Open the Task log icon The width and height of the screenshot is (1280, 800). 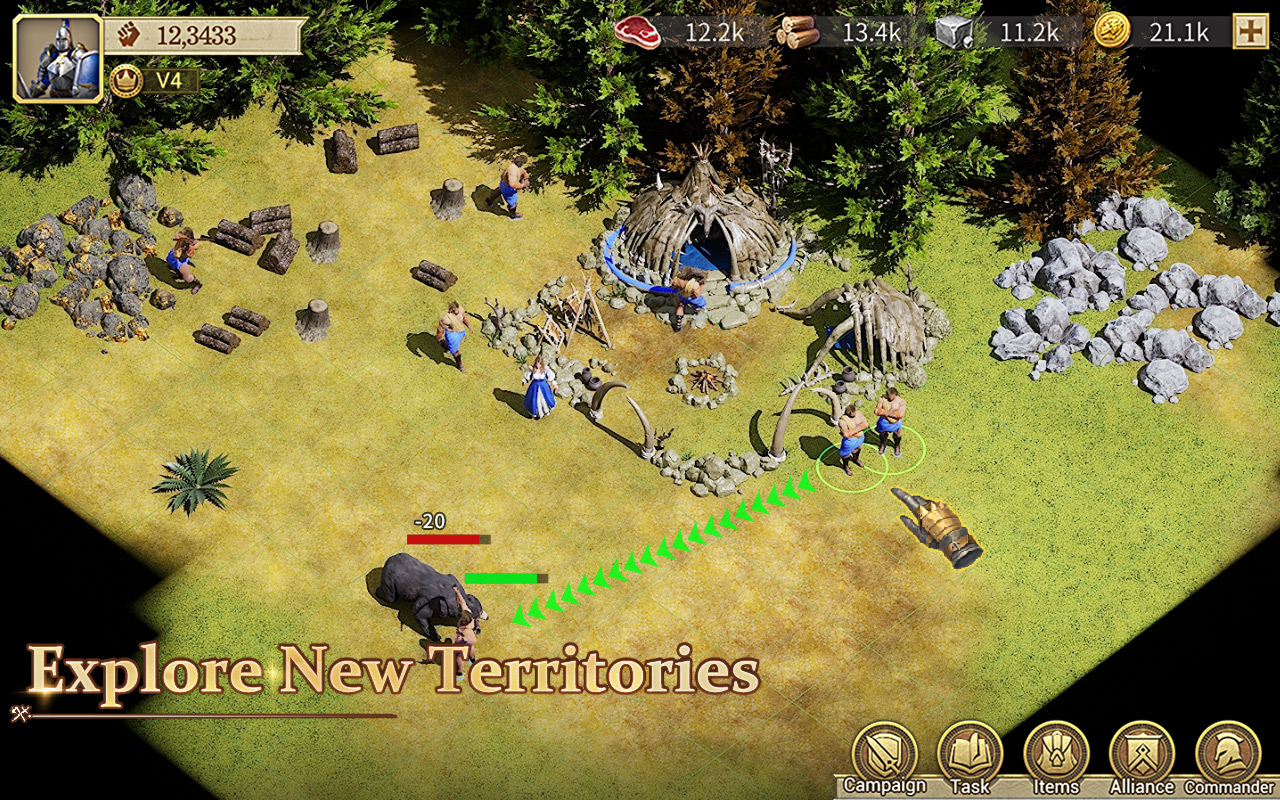(x=971, y=760)
